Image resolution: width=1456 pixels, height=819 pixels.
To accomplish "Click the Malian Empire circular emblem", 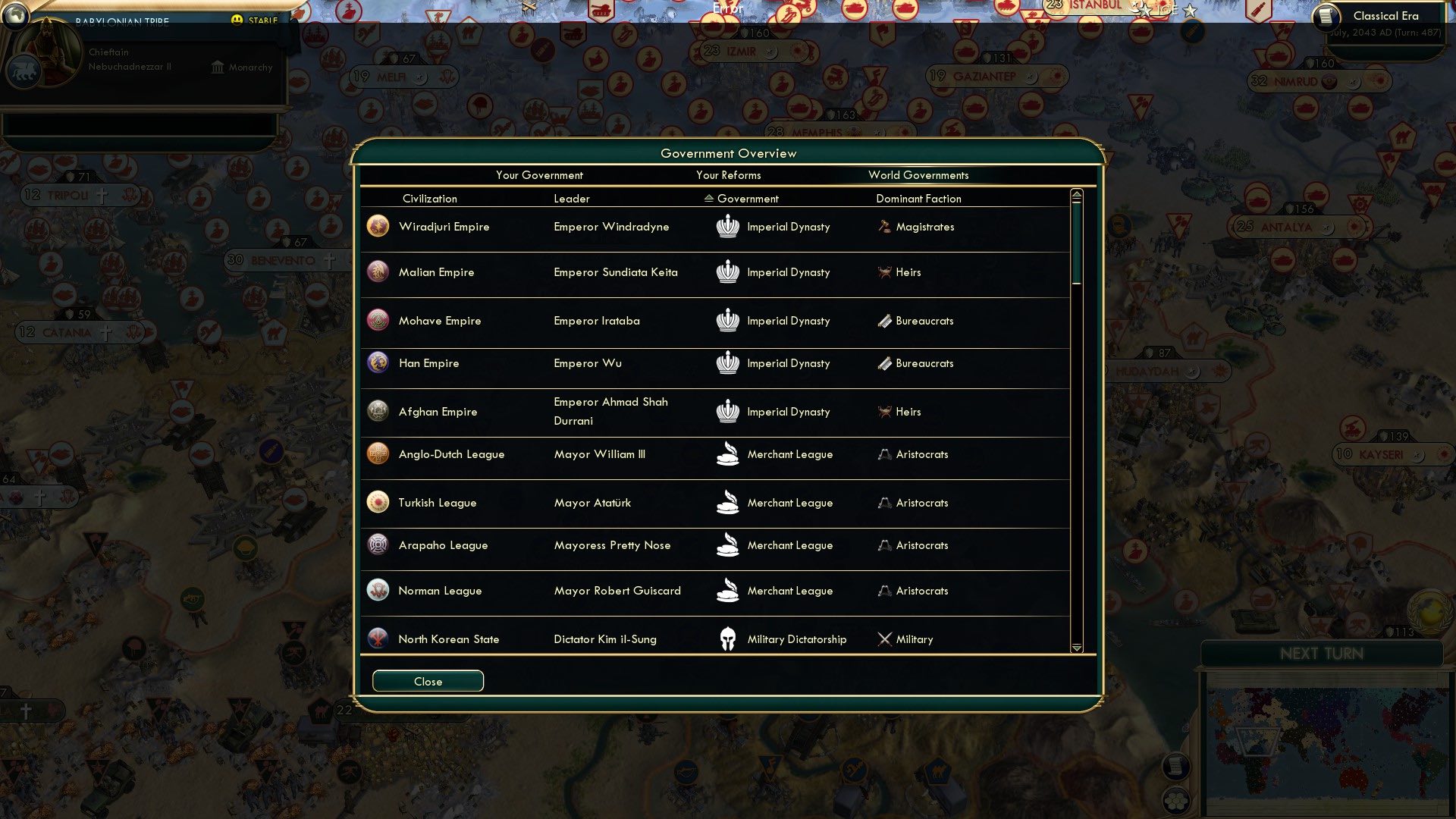I will point(378,271).
